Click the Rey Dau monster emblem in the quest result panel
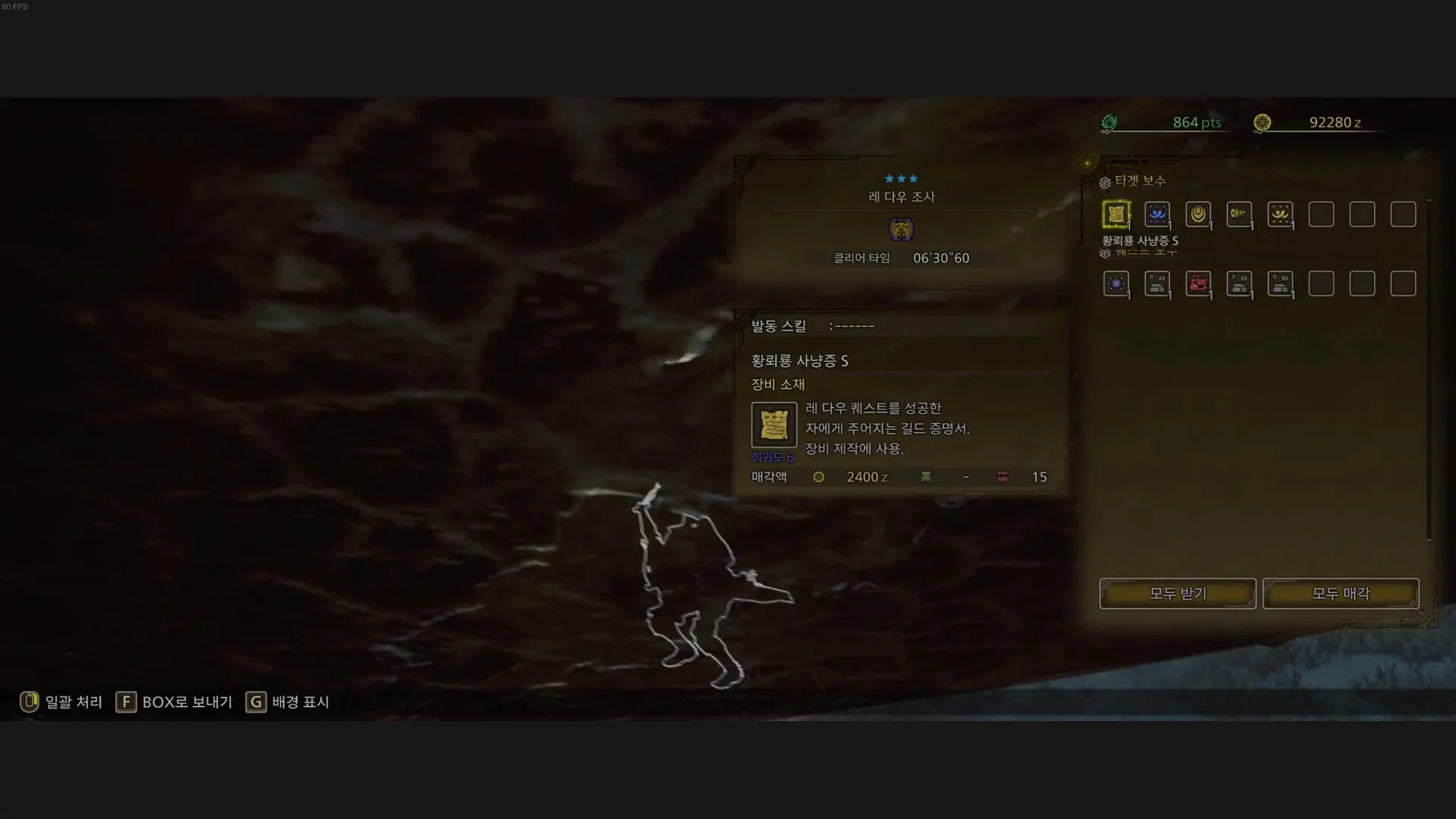Image resolution: width=1456 pixels, height=819 pixels. [x=902, y=229]
